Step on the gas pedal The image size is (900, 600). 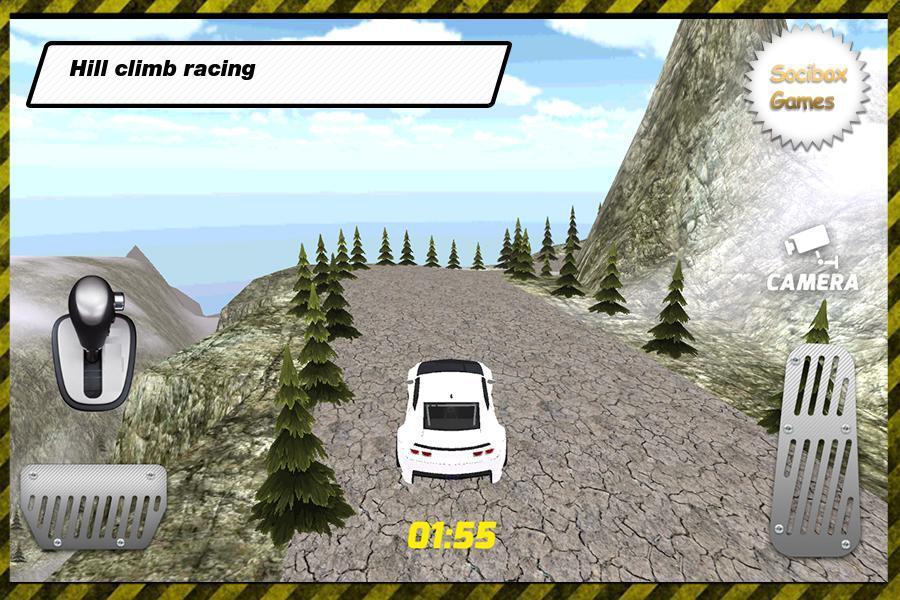(x=812, y=449)
